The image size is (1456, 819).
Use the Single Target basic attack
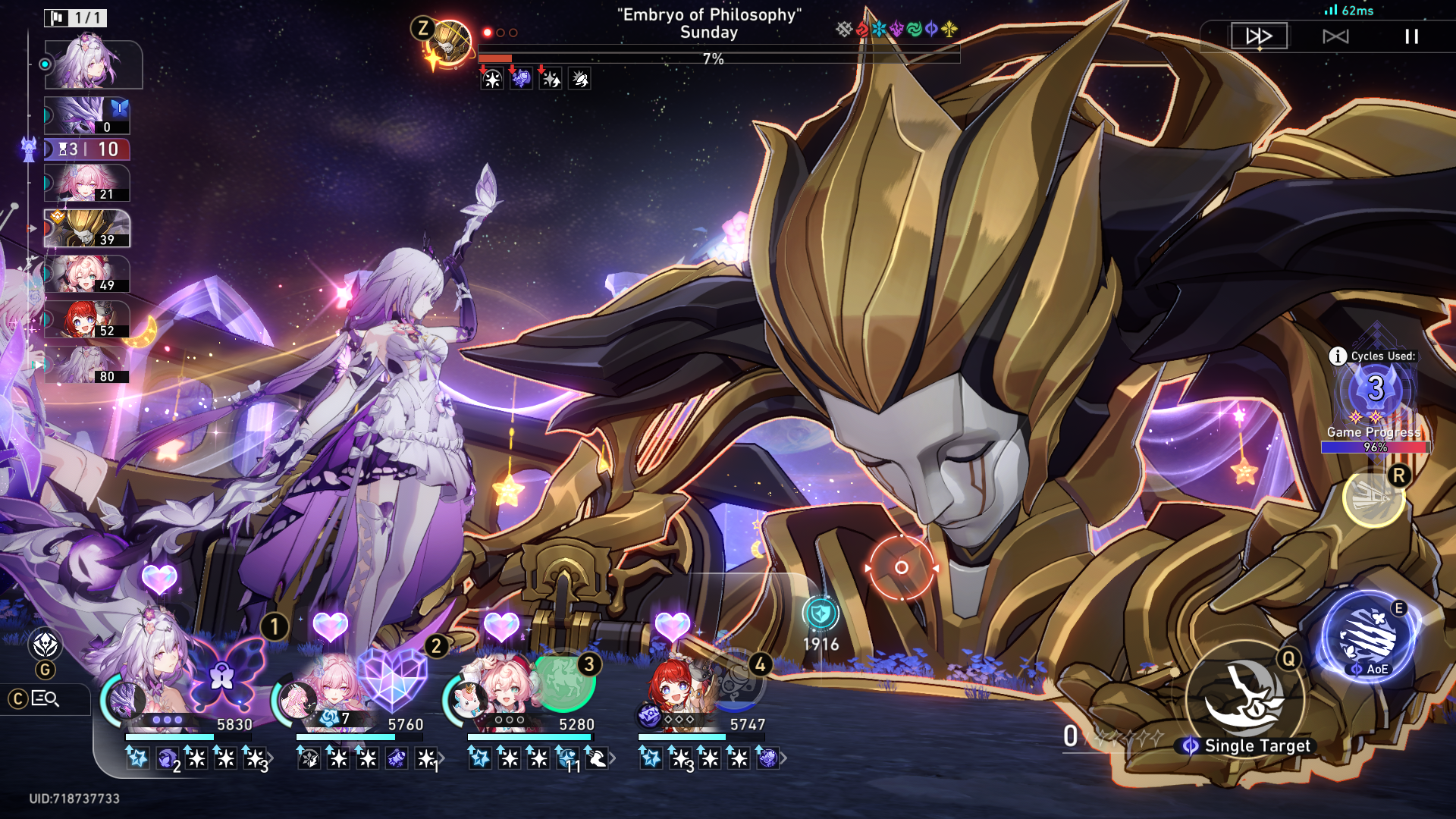(x=1246, y=699)
